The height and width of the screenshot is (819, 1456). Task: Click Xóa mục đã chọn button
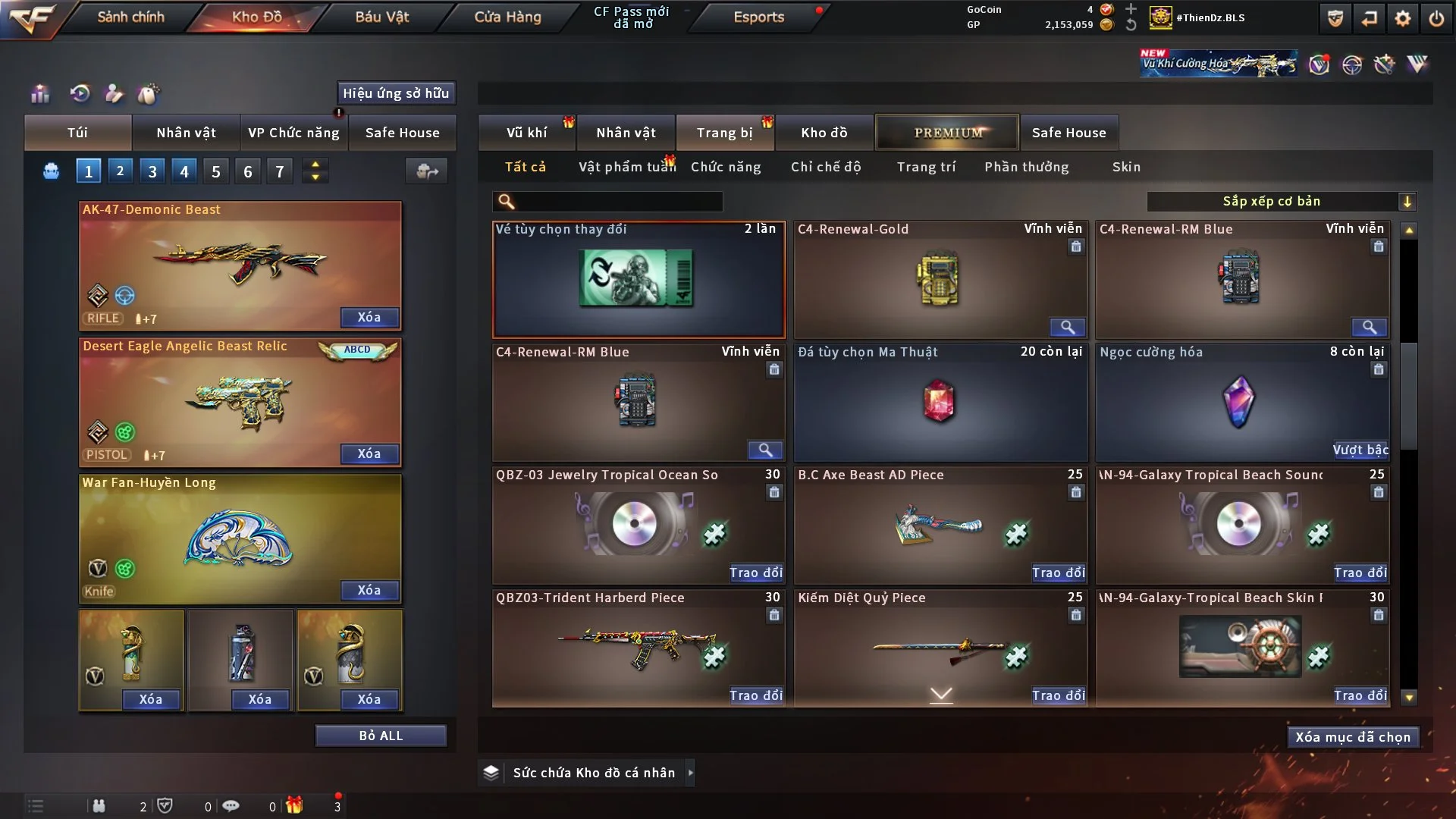(1353, 737)
